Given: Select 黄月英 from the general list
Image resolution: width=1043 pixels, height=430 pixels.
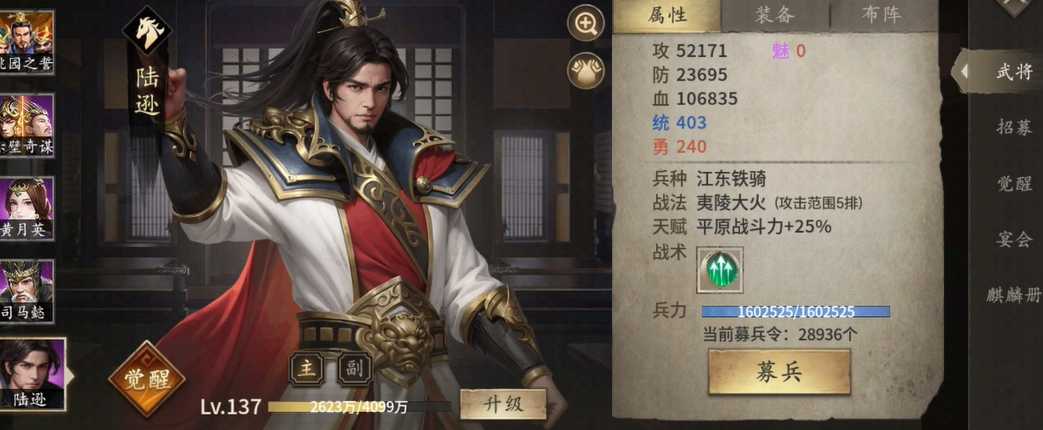Looking at the screenshot, I should pyautogui.click(x=28, y=206).
